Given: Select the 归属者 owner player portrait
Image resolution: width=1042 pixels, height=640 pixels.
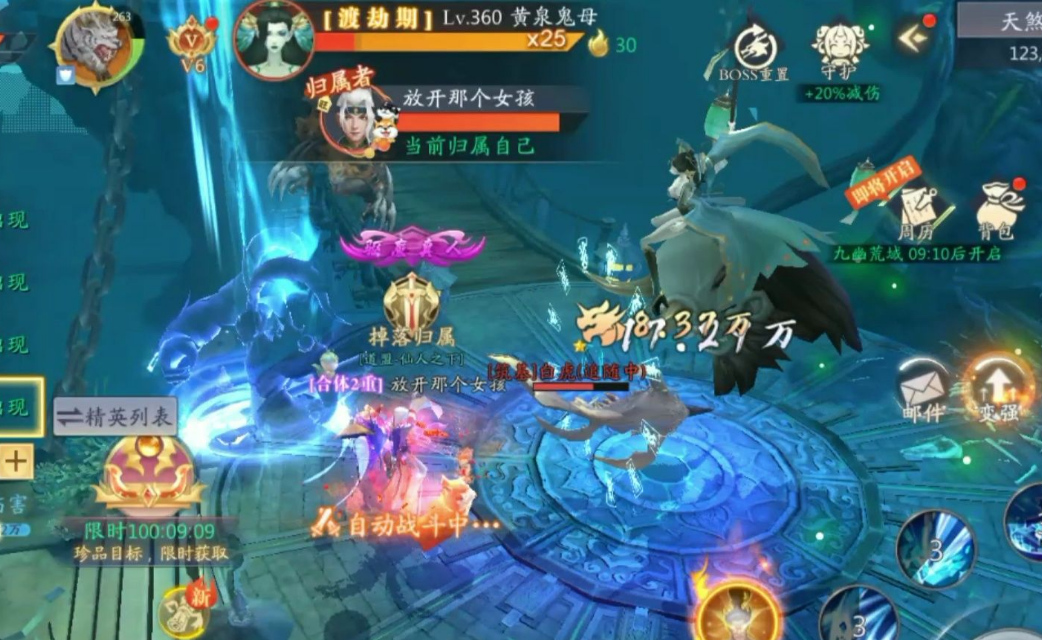Looking at the screenshot, I should (x=355, y=122).
